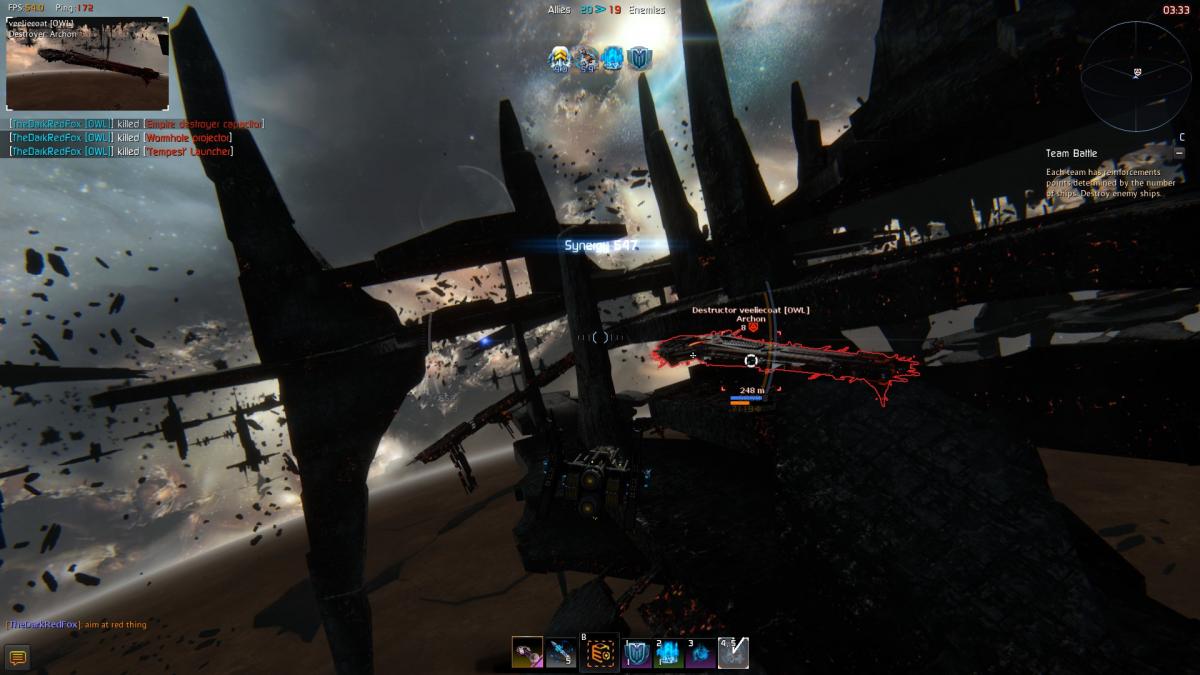
Task: Click the gold chevron buff icon
Action: coord(560,59)
